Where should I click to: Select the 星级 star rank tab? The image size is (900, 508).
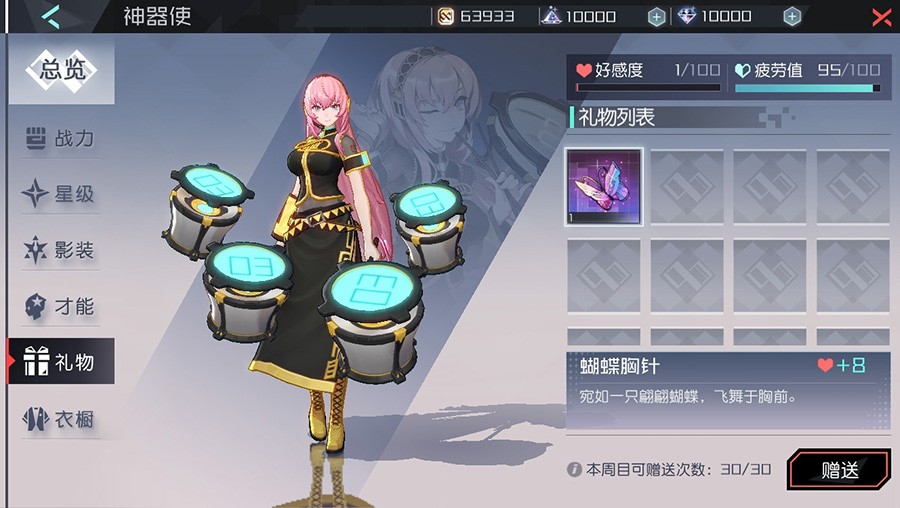pos(61,194)
